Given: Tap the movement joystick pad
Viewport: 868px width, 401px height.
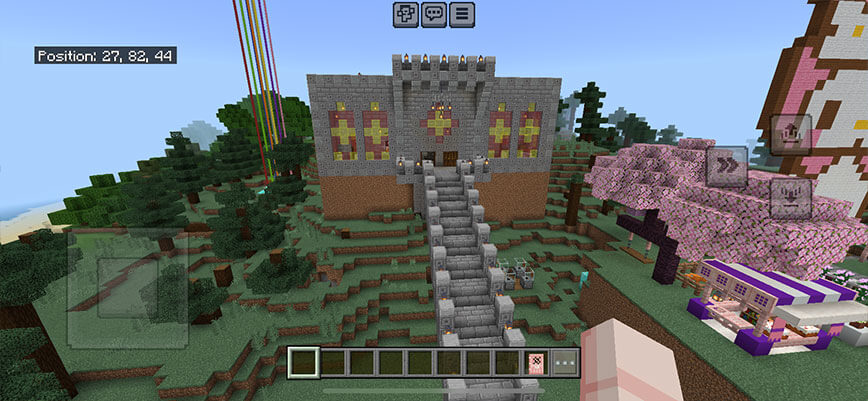Looking at the screenshot, I should pos(125,288).
